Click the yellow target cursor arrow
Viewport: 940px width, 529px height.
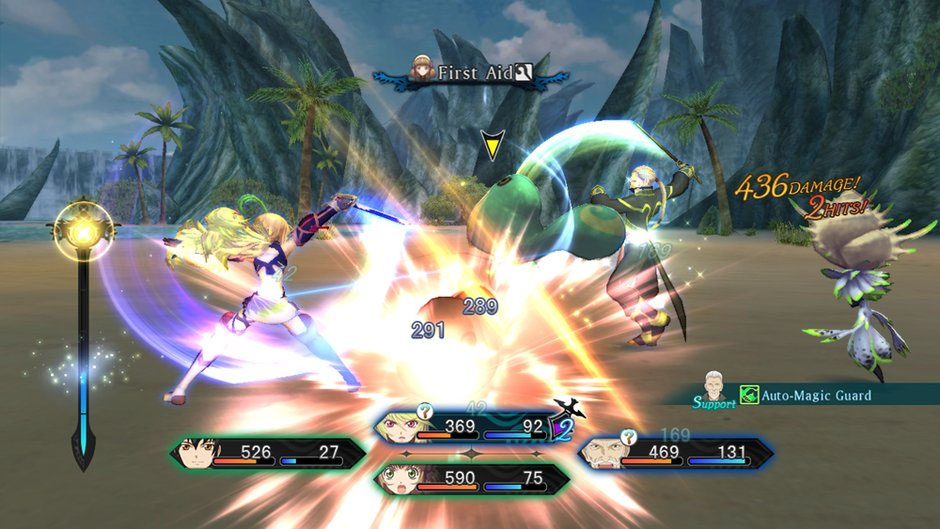tap(491, 147)
